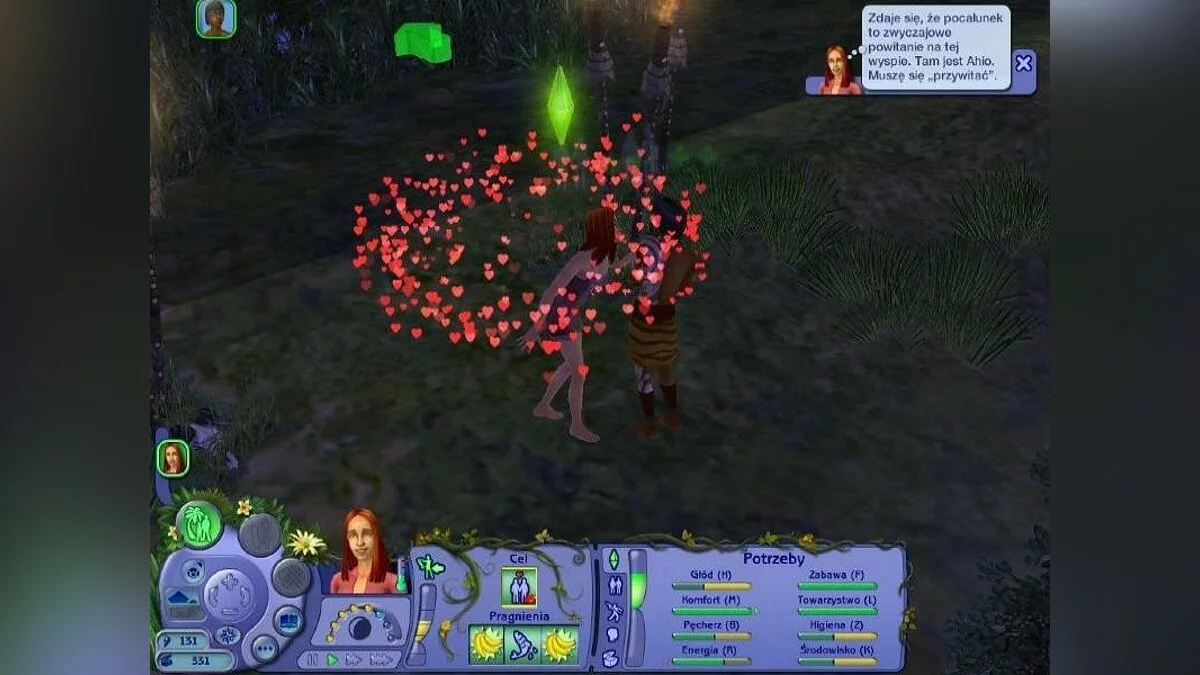
Task: Open the blue book story mode button
Action: [x=288, y=620]
